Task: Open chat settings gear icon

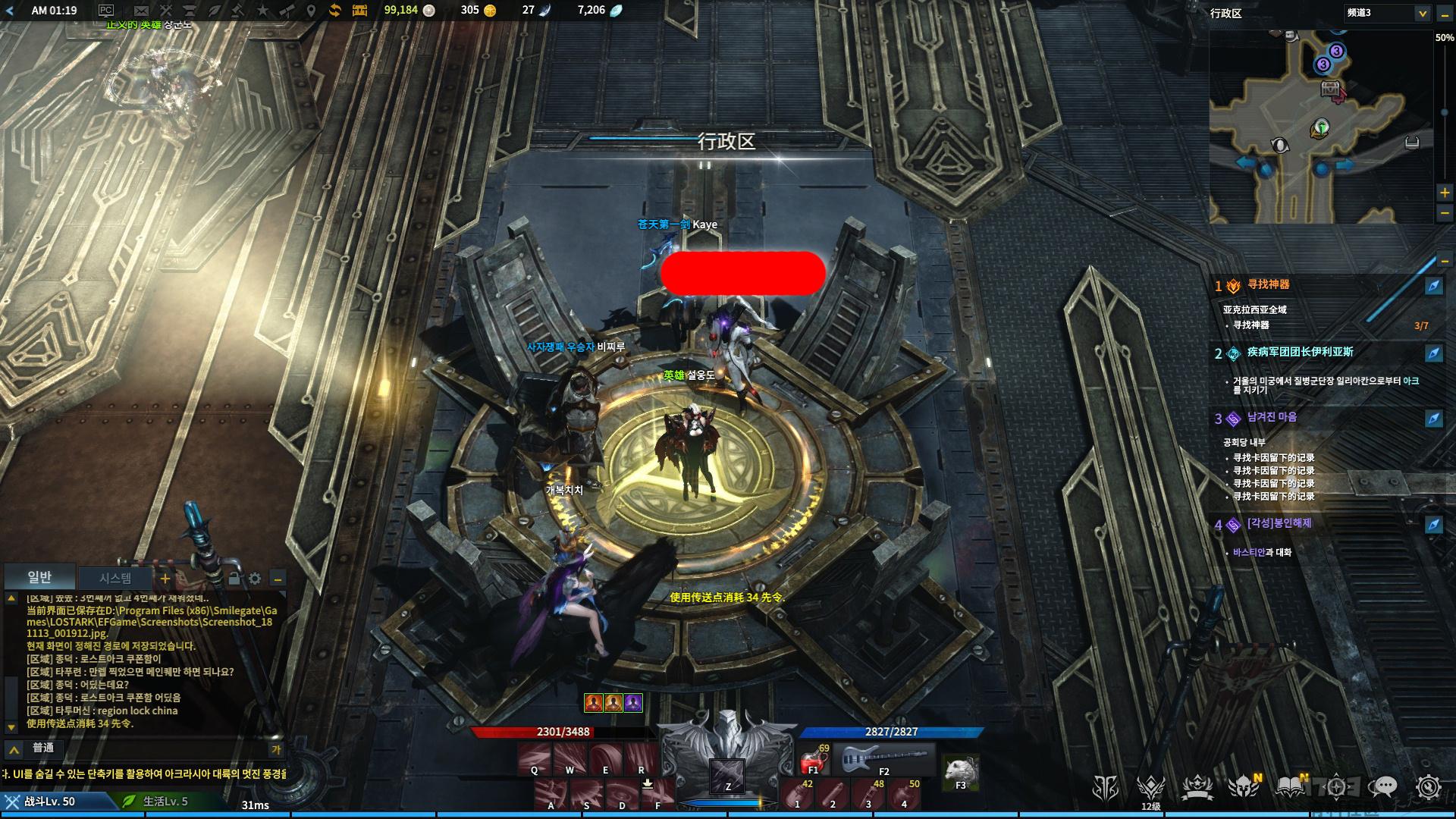Action: click(255, 579)
